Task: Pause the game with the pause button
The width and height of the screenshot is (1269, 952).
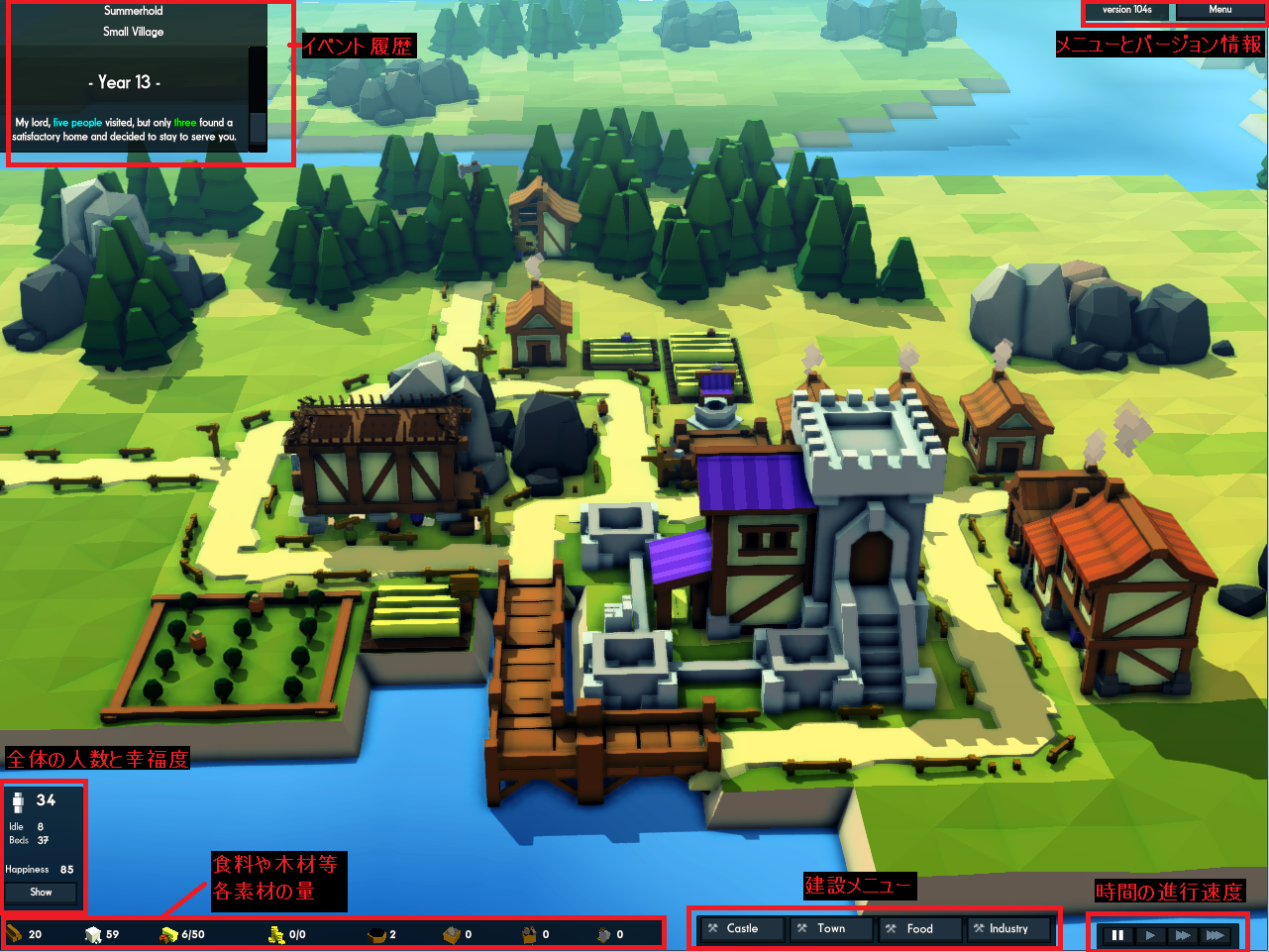Action: [1117, 935]
